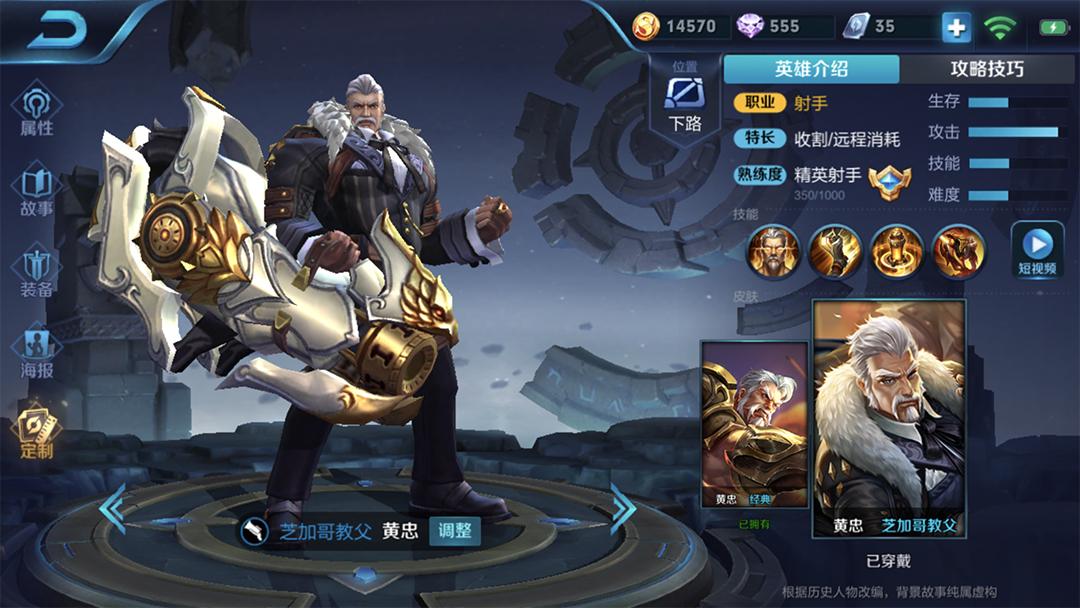The width and height of the screenshot is (1080, 608).
Task: Choose the 经典 classic skin thumbnail
Action: click(754, 425)
